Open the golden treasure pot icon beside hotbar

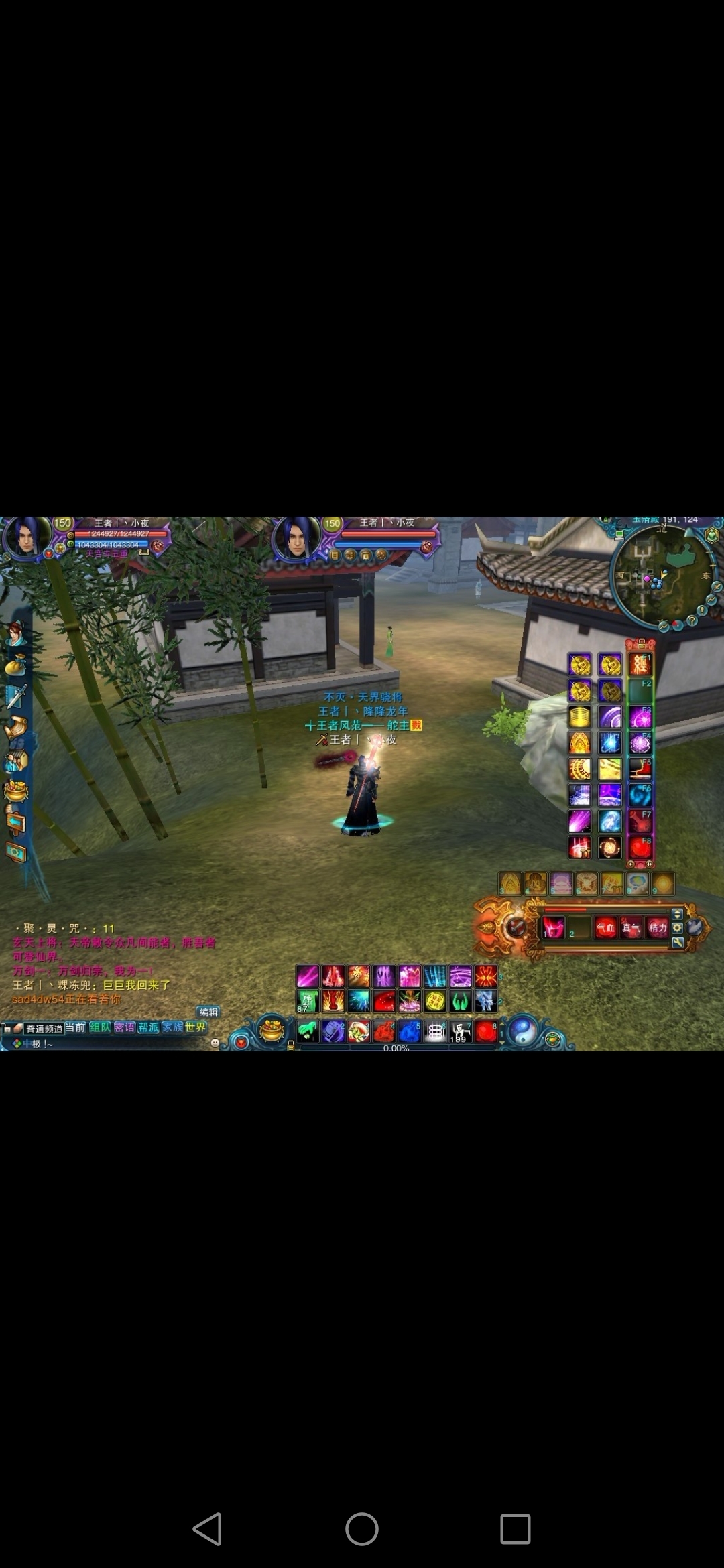[x=271, y=1031]
